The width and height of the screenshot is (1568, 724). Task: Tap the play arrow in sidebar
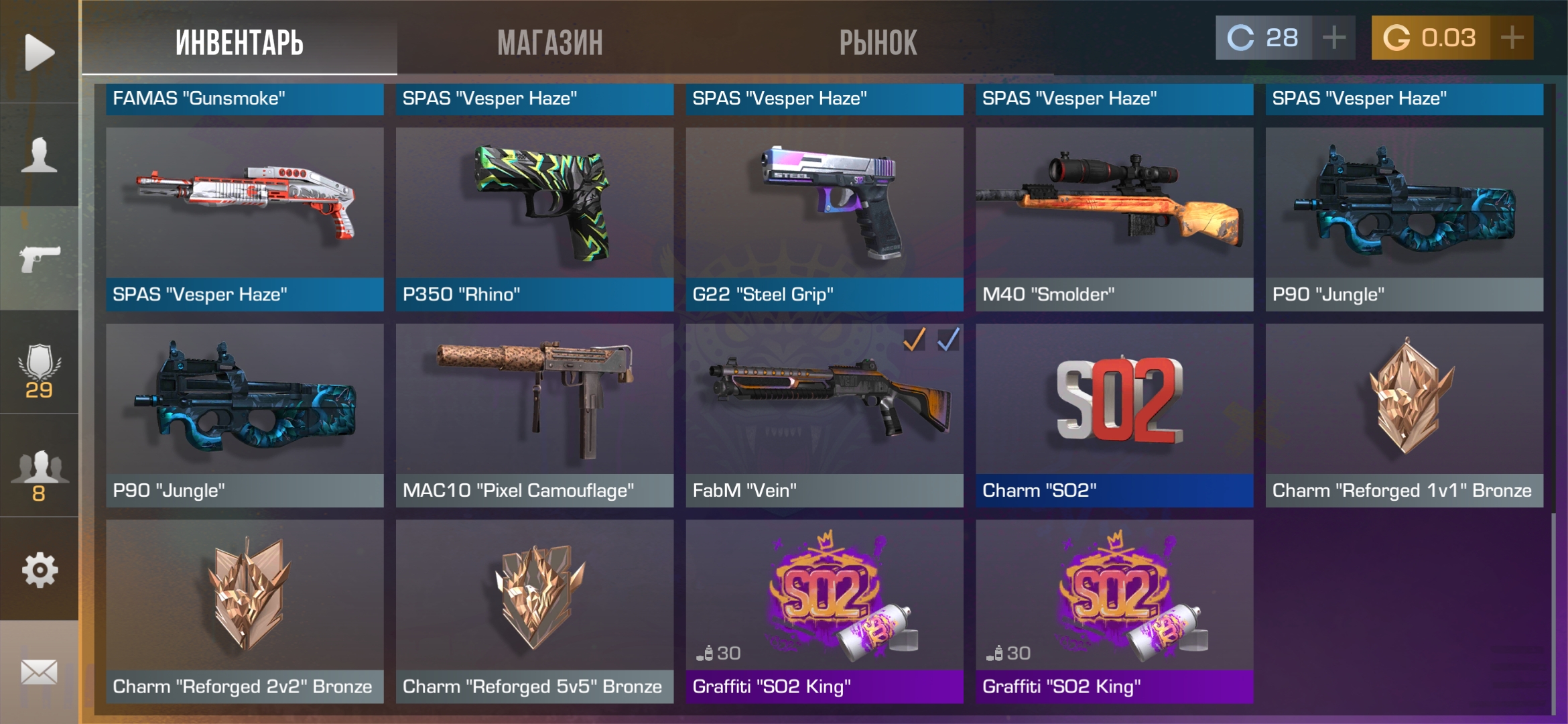coord(39,52)
